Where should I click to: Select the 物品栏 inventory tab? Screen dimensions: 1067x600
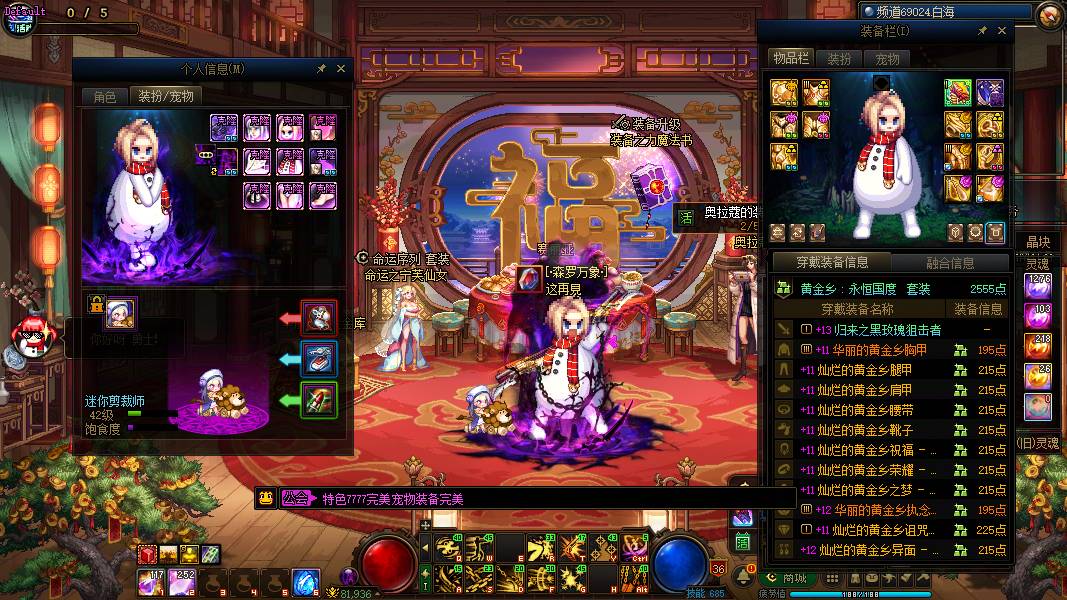(791, 59)
